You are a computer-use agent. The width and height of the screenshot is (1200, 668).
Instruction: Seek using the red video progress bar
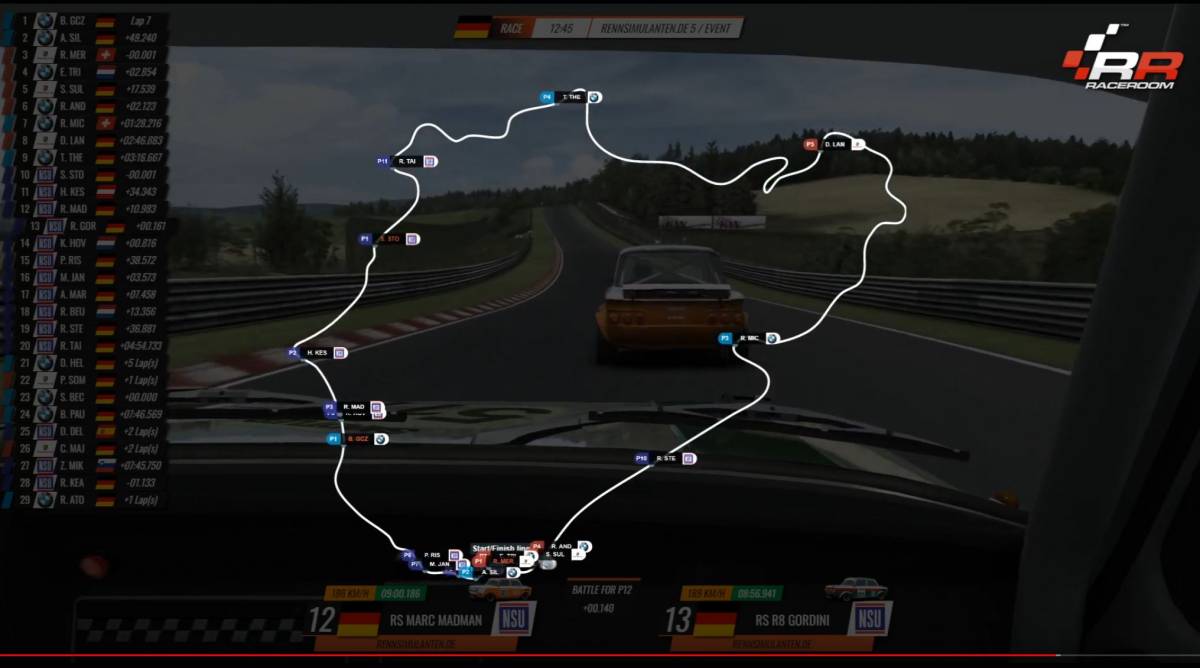pyautogui.click(x=600, y=656)
